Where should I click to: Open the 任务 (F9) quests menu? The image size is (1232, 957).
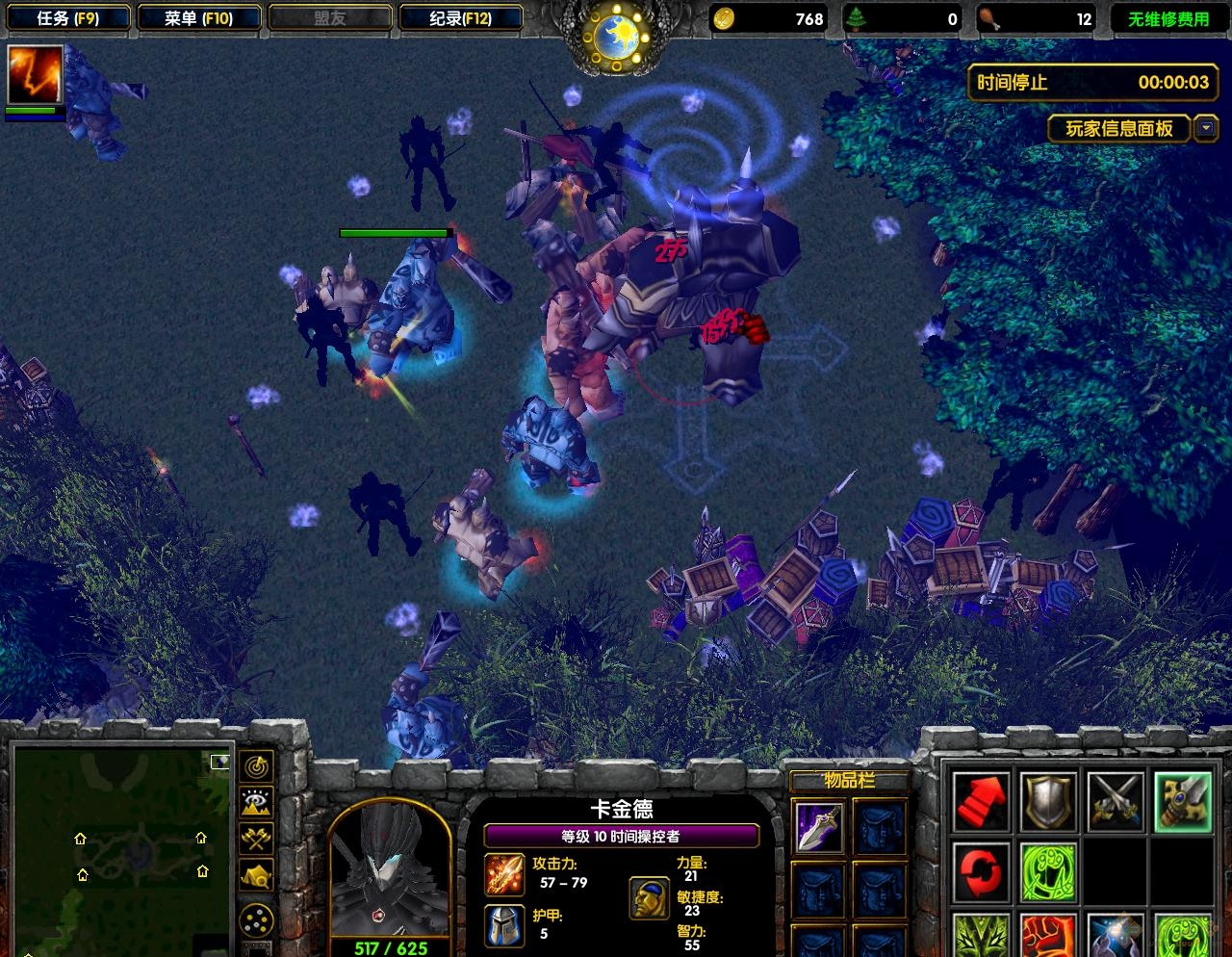tap(68, 18)
